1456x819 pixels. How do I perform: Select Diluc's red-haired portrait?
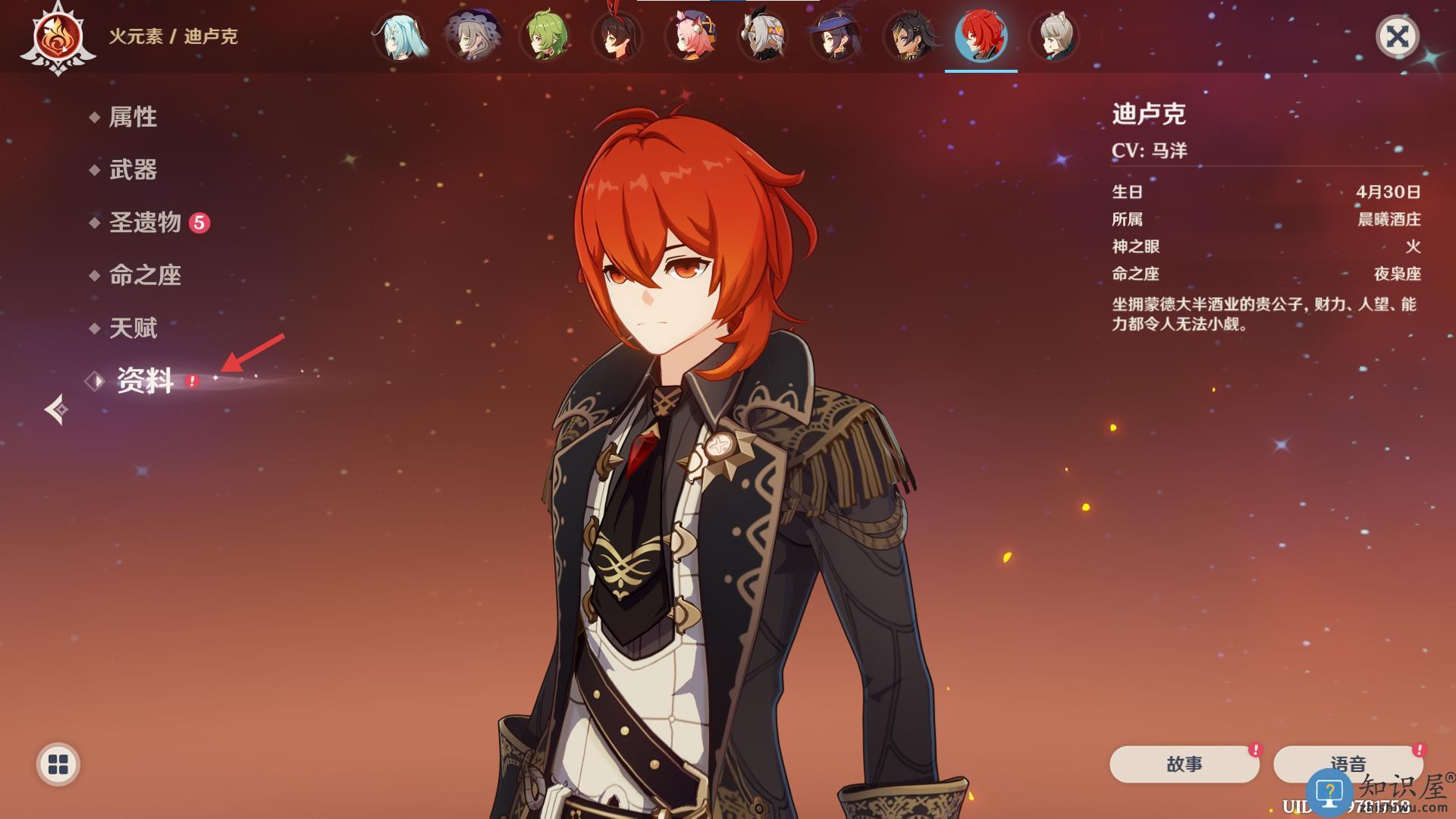point(981,36)
